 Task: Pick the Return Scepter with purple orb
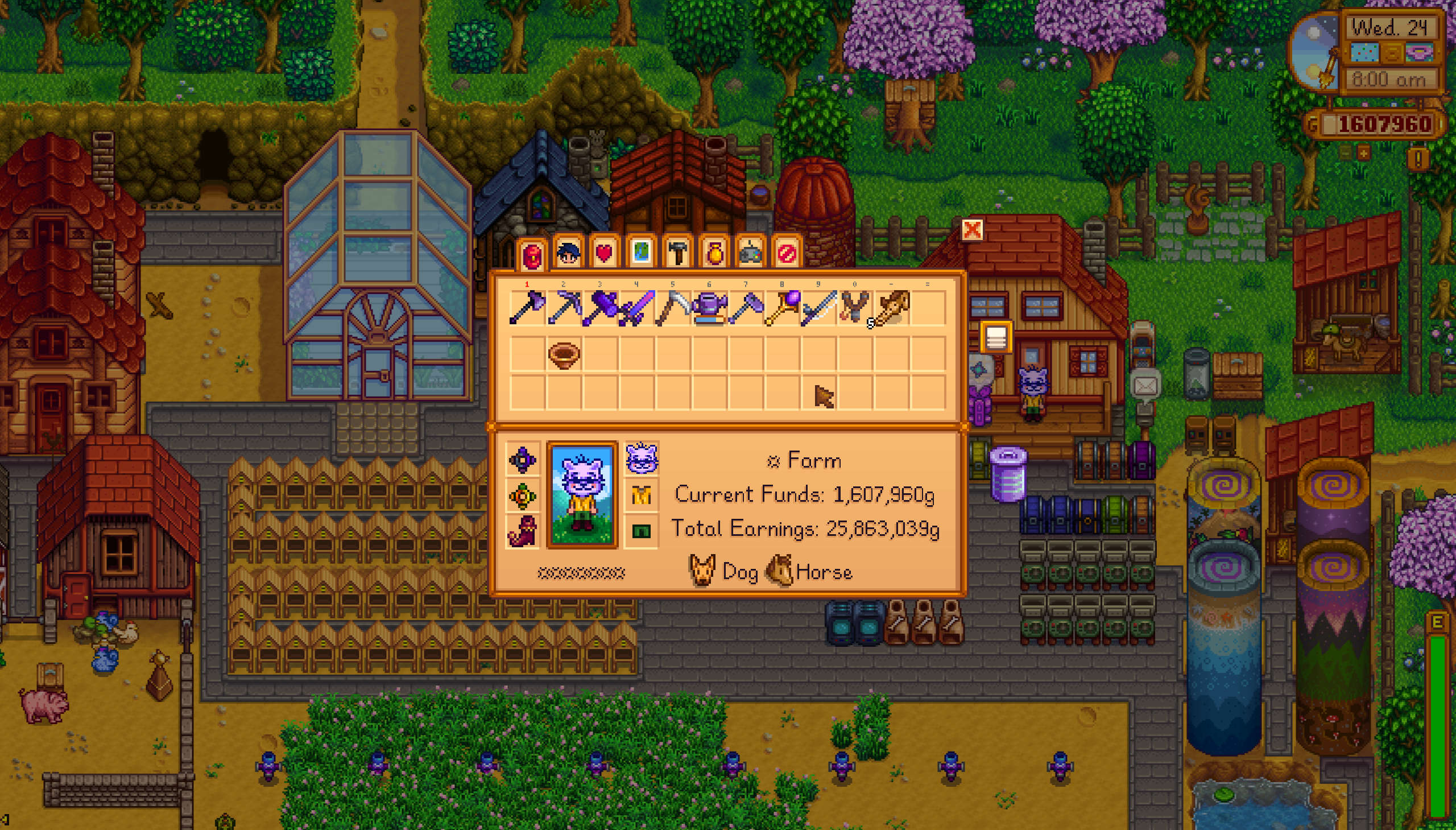783,308
